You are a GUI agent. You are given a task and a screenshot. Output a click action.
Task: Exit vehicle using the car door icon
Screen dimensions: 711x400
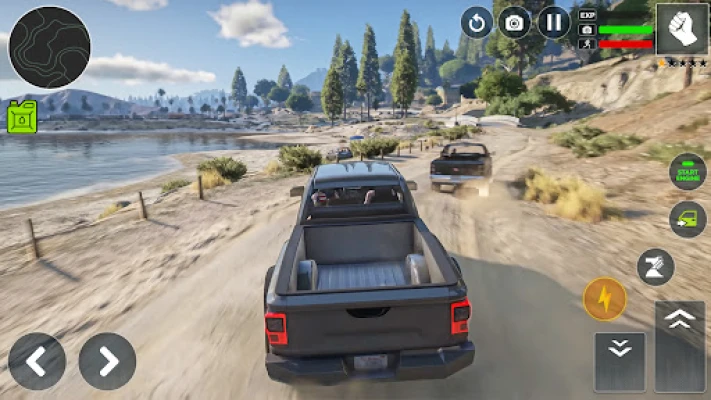click(687, 219)
